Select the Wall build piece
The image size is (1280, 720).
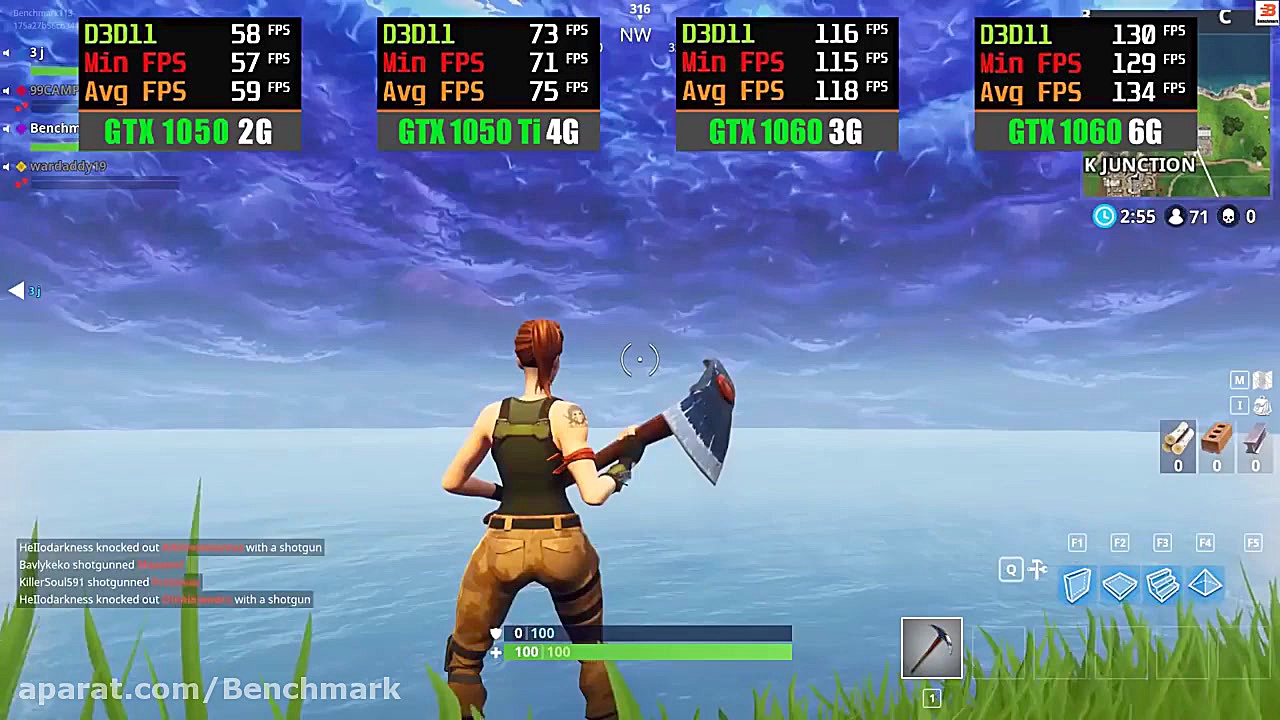pos(1078,585)
